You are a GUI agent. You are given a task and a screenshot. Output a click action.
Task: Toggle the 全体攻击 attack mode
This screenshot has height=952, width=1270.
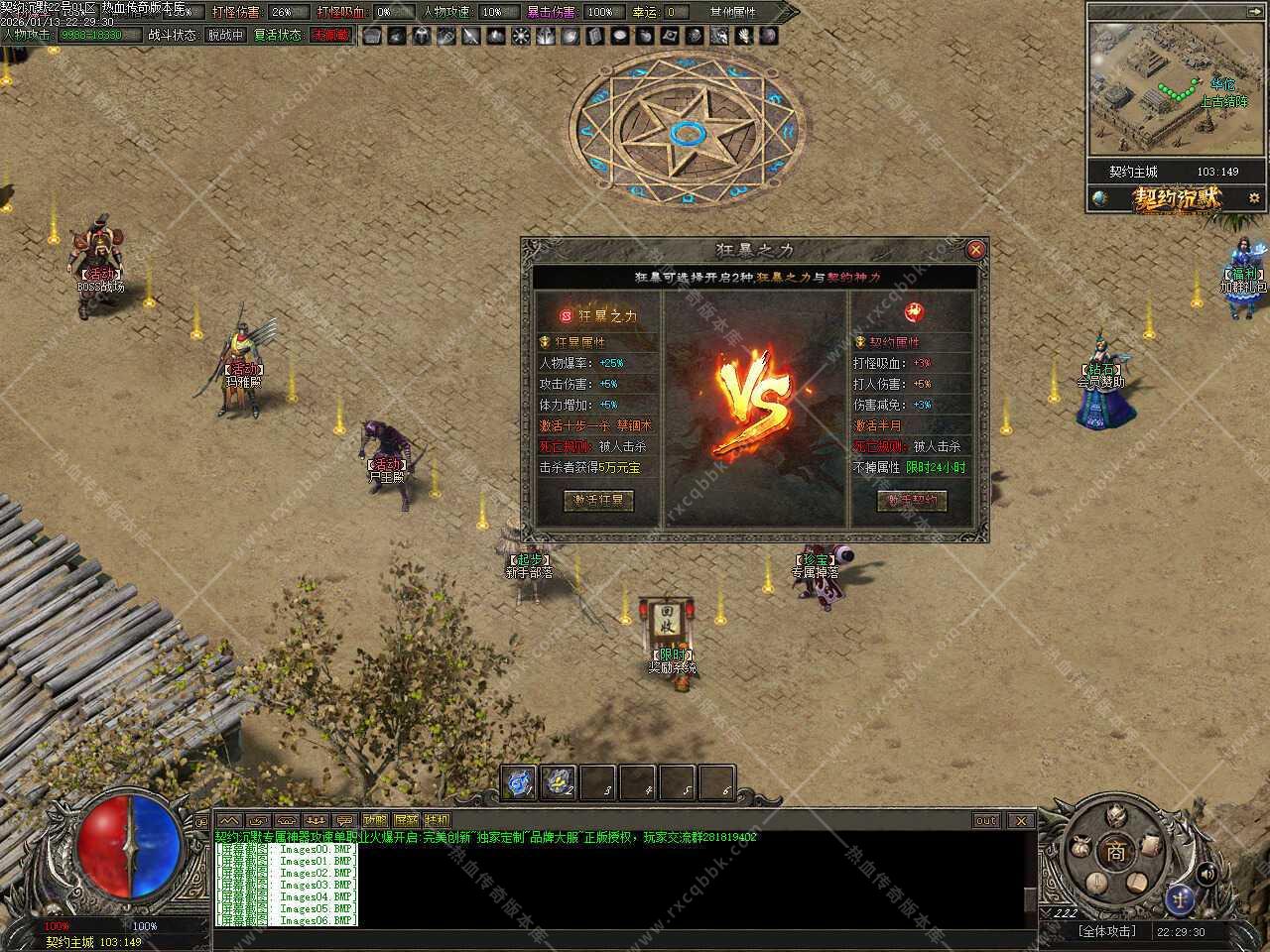coord(1106,931)
